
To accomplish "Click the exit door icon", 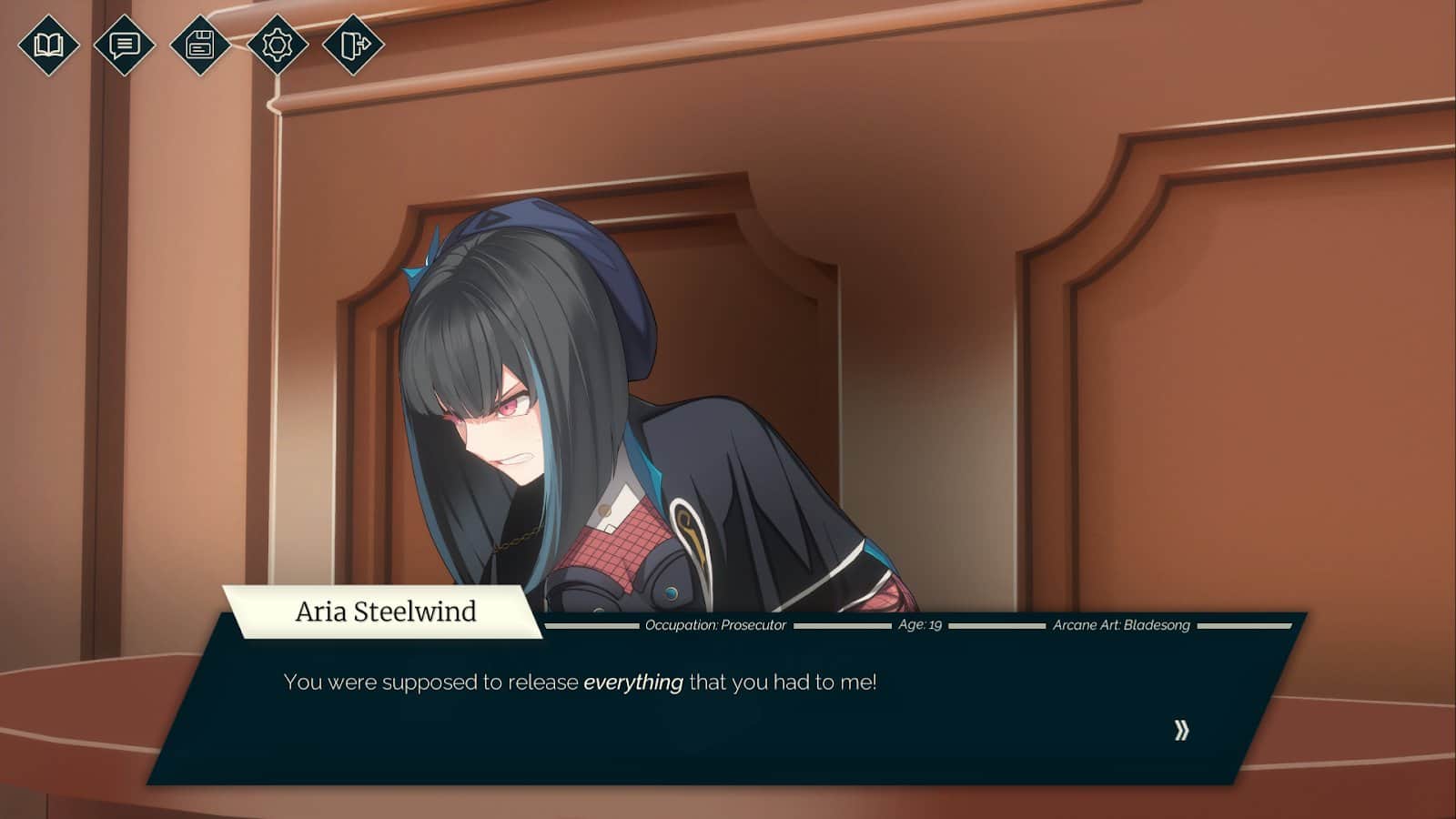I will point(353,44).
